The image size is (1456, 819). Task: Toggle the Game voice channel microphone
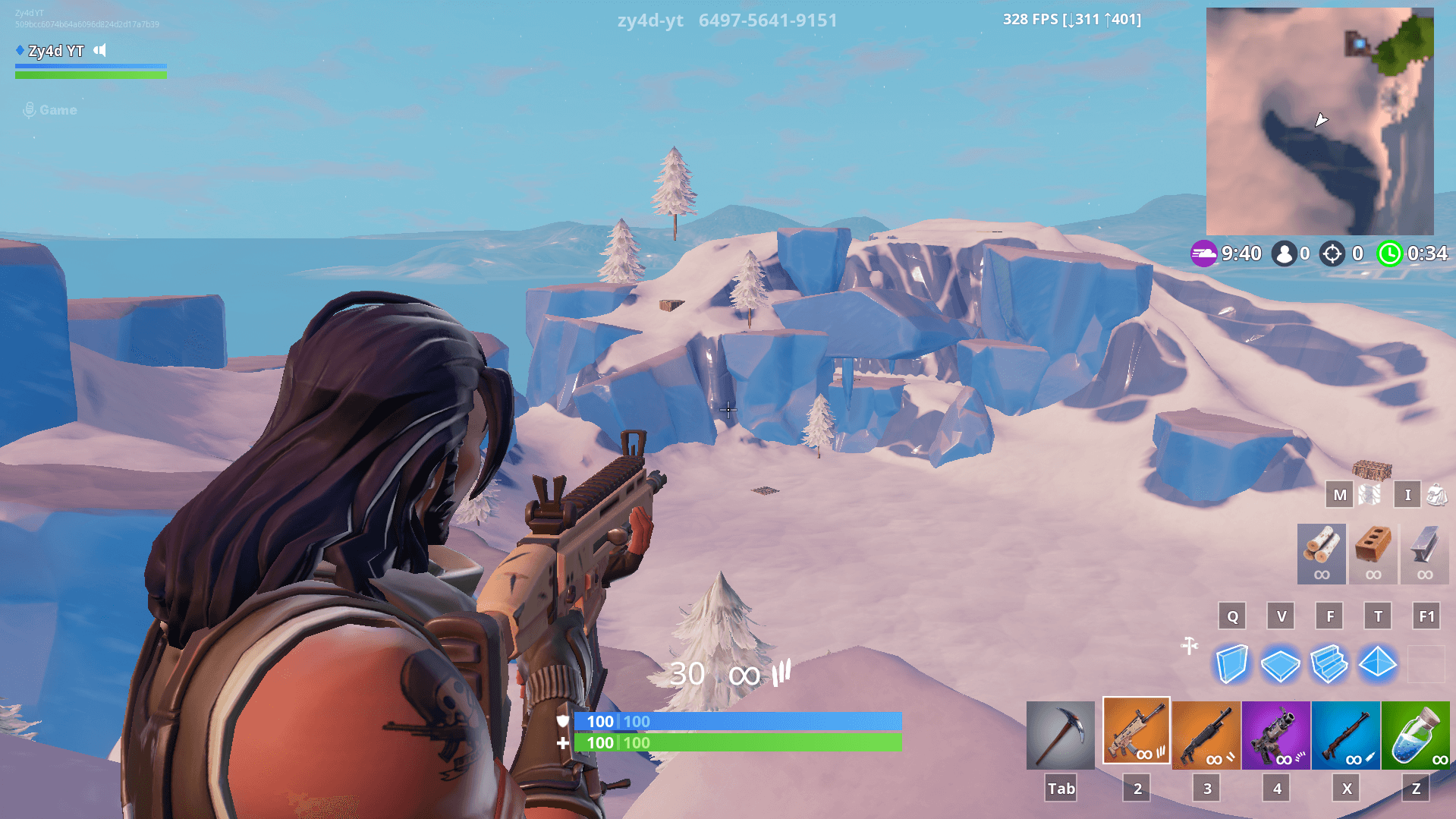click(29, 109)
